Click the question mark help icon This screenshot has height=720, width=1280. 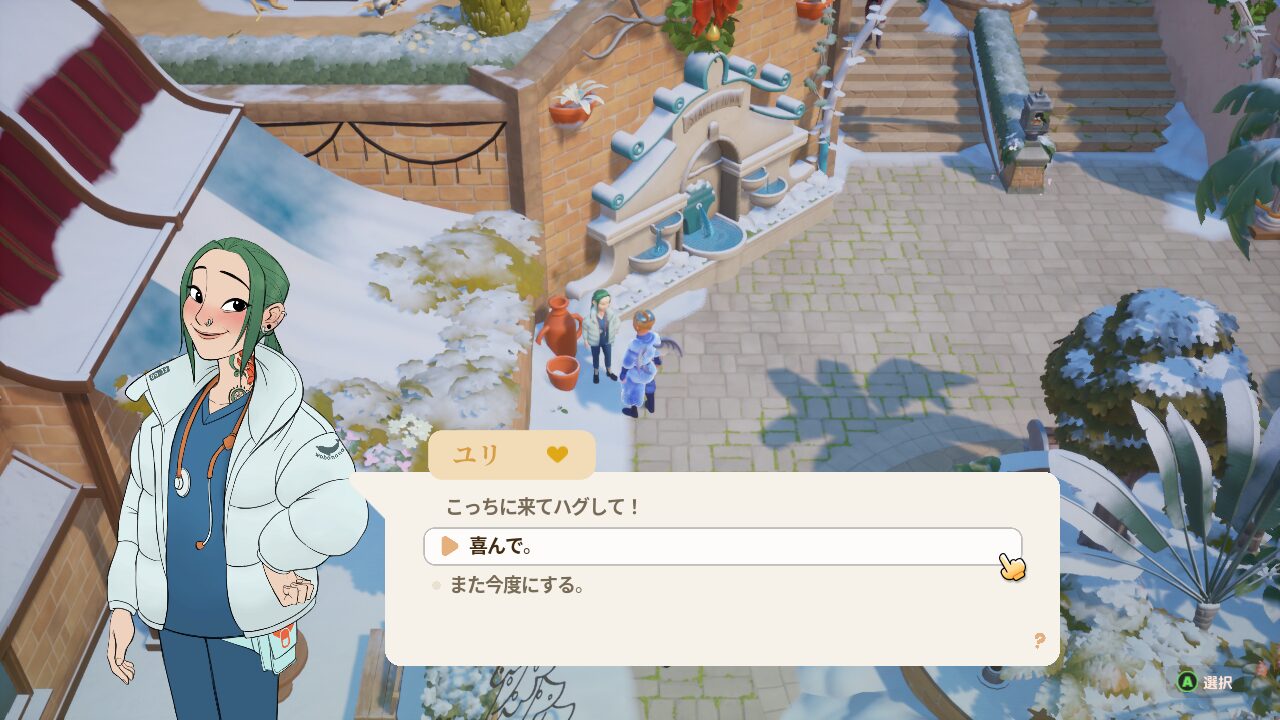tap(1039, 640)
